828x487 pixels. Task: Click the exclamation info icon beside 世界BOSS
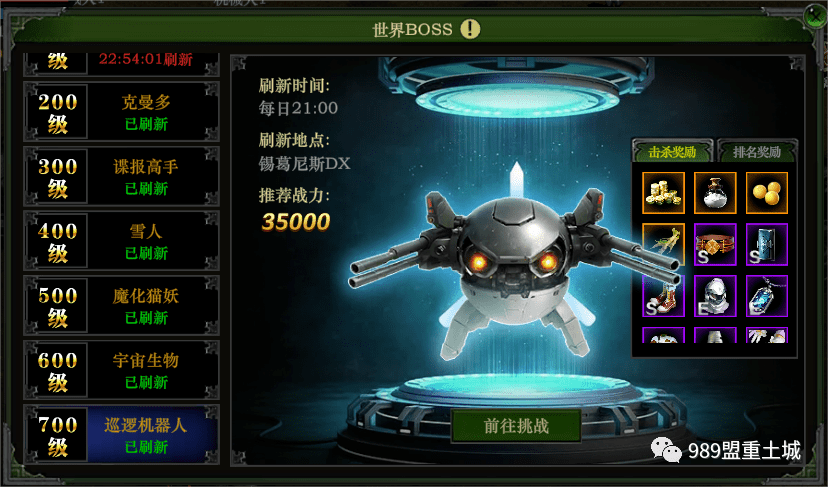pos(470,29)
